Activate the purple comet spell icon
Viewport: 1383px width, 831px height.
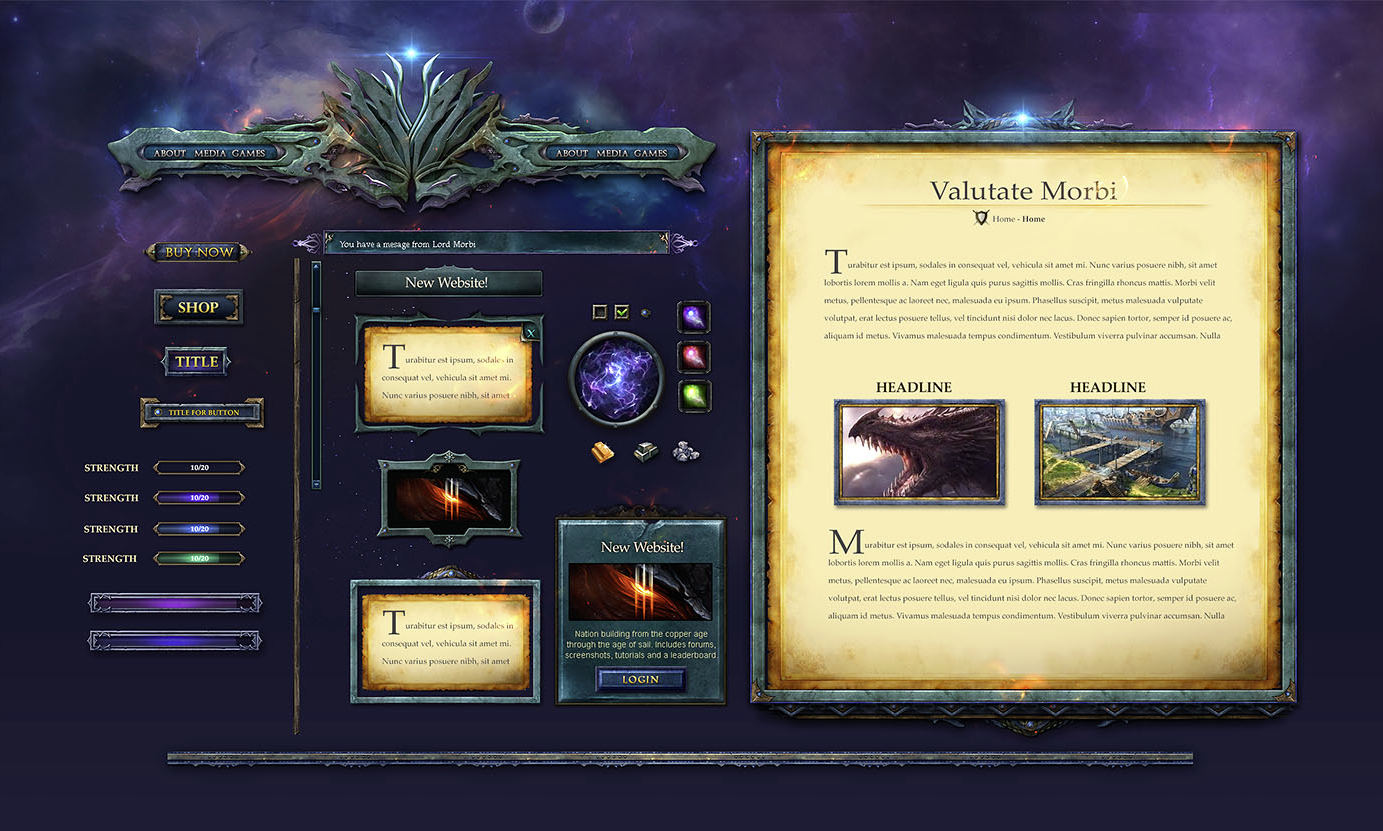click(x=693, y=317)
